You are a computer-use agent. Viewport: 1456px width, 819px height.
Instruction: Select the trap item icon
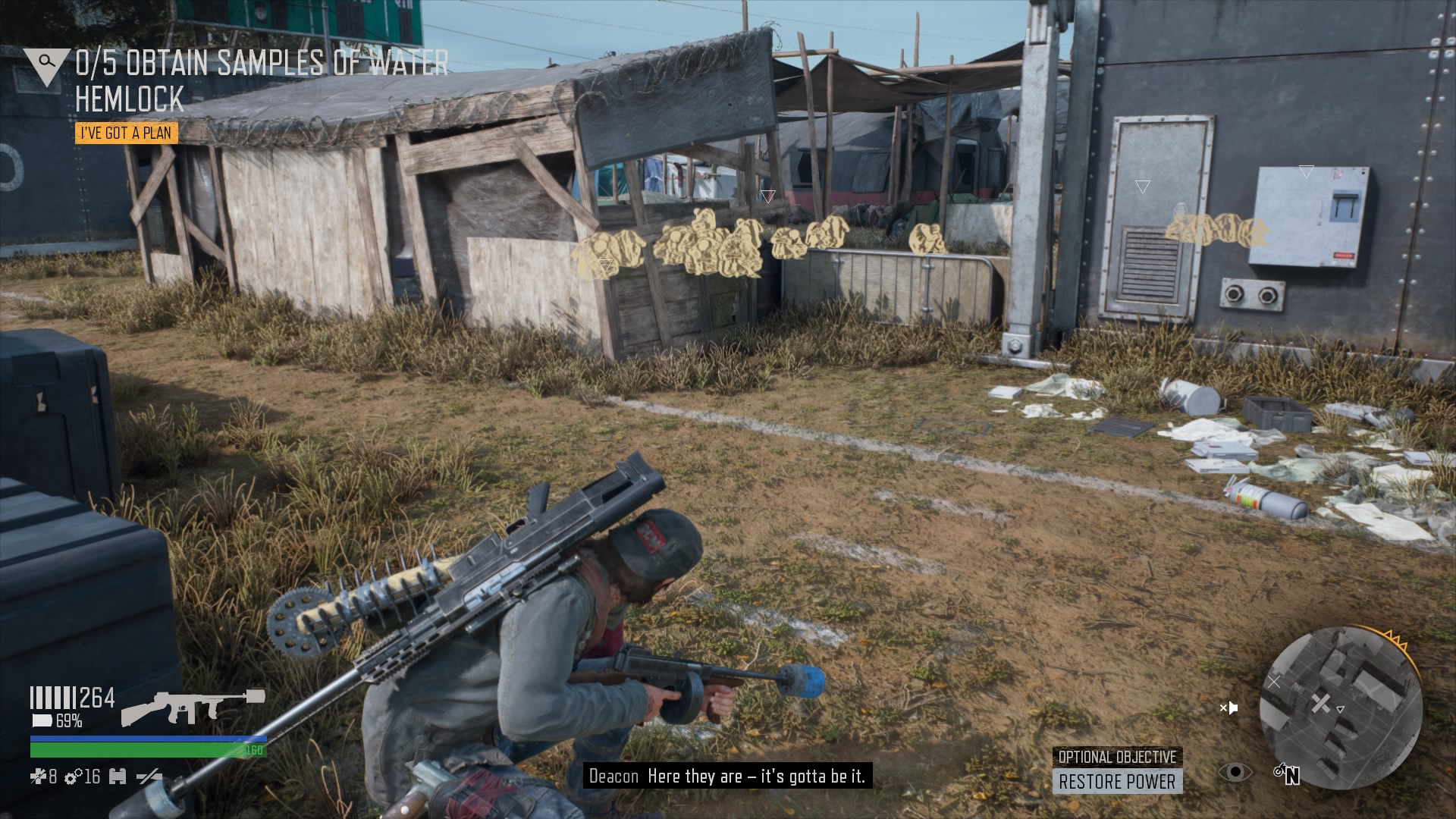[x=118, y=776]
